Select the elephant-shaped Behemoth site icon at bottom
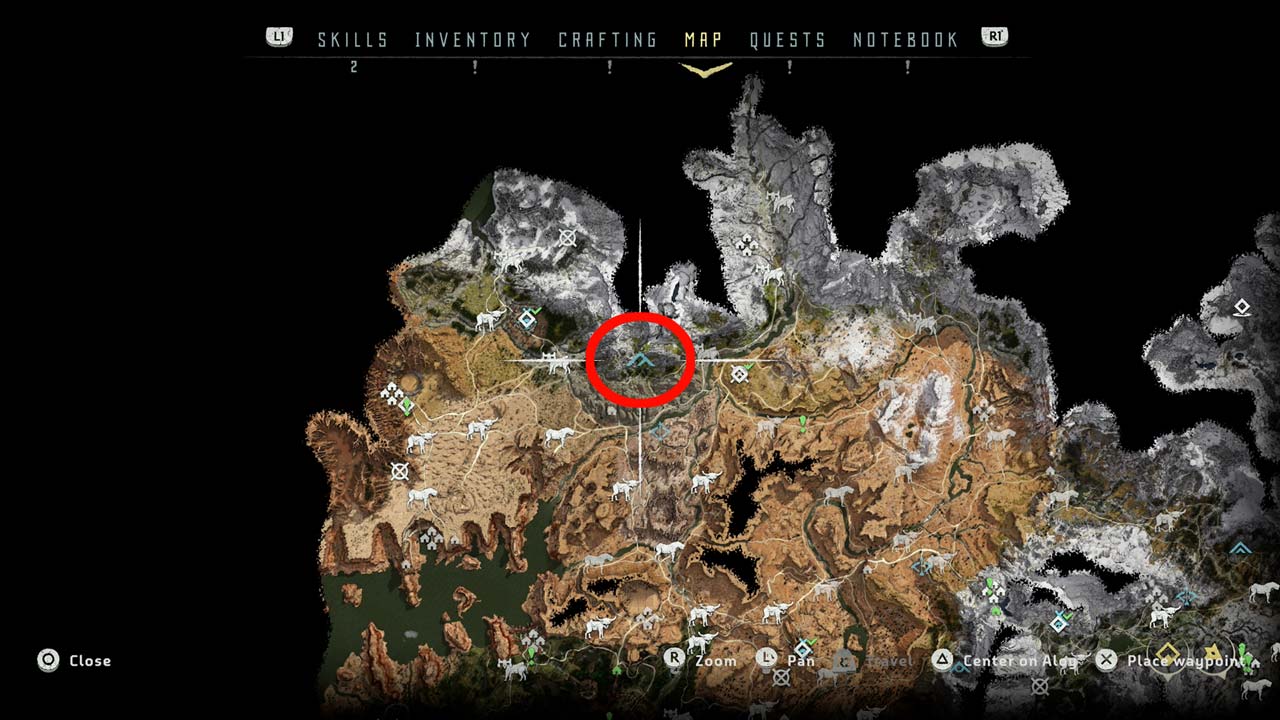This screenshot has height=720, width=1280. click(x=700, y=642)
